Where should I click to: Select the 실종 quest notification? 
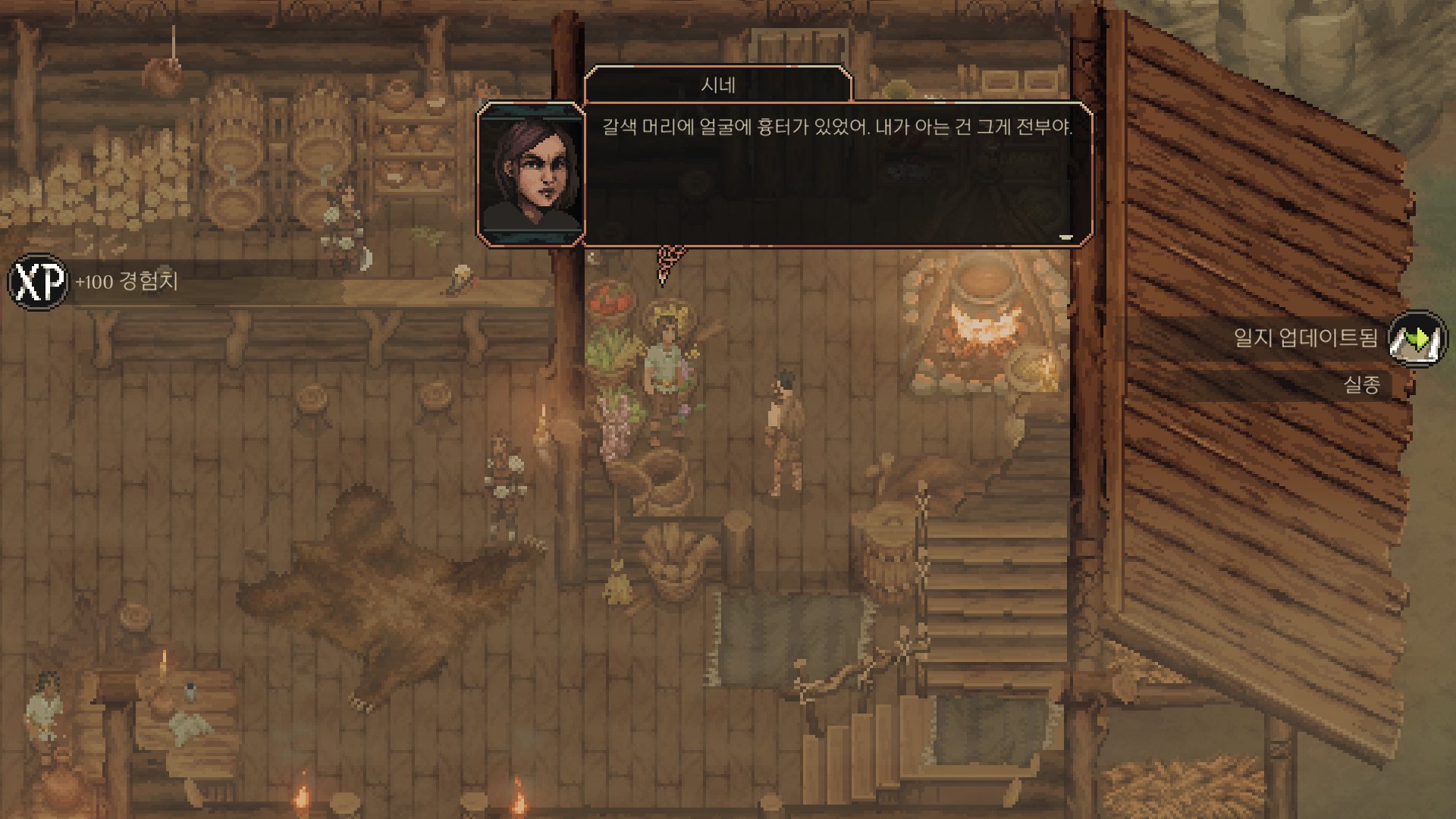click(x=1361, y=385)
